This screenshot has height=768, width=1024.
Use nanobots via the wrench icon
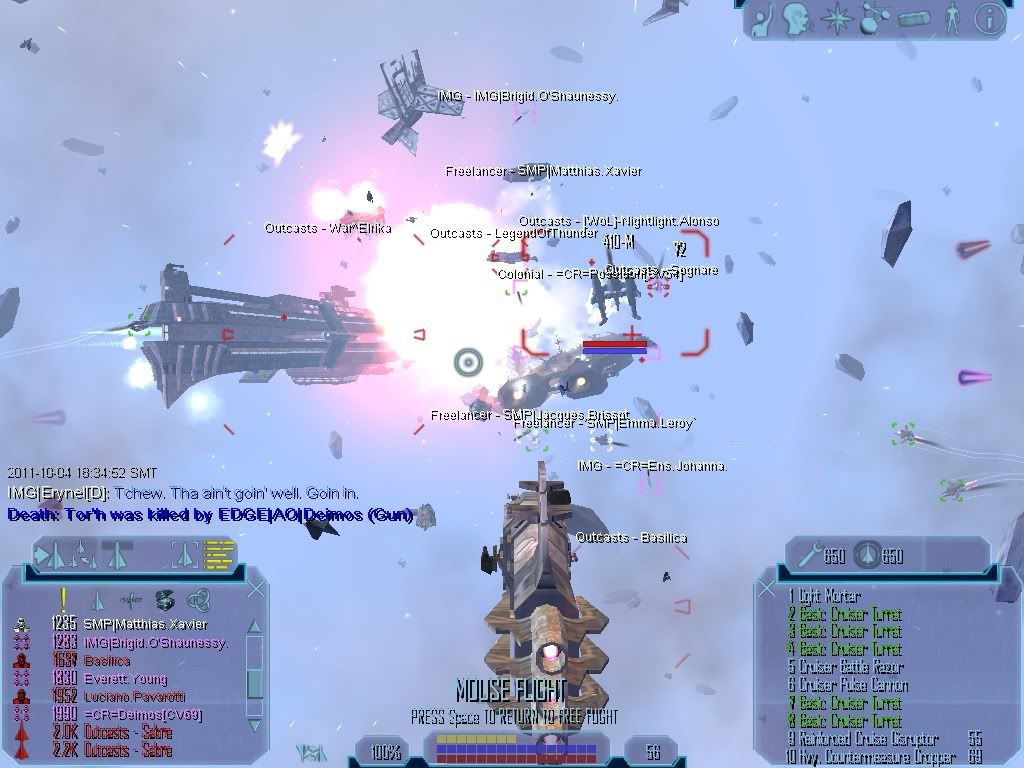tap(807, 555)
